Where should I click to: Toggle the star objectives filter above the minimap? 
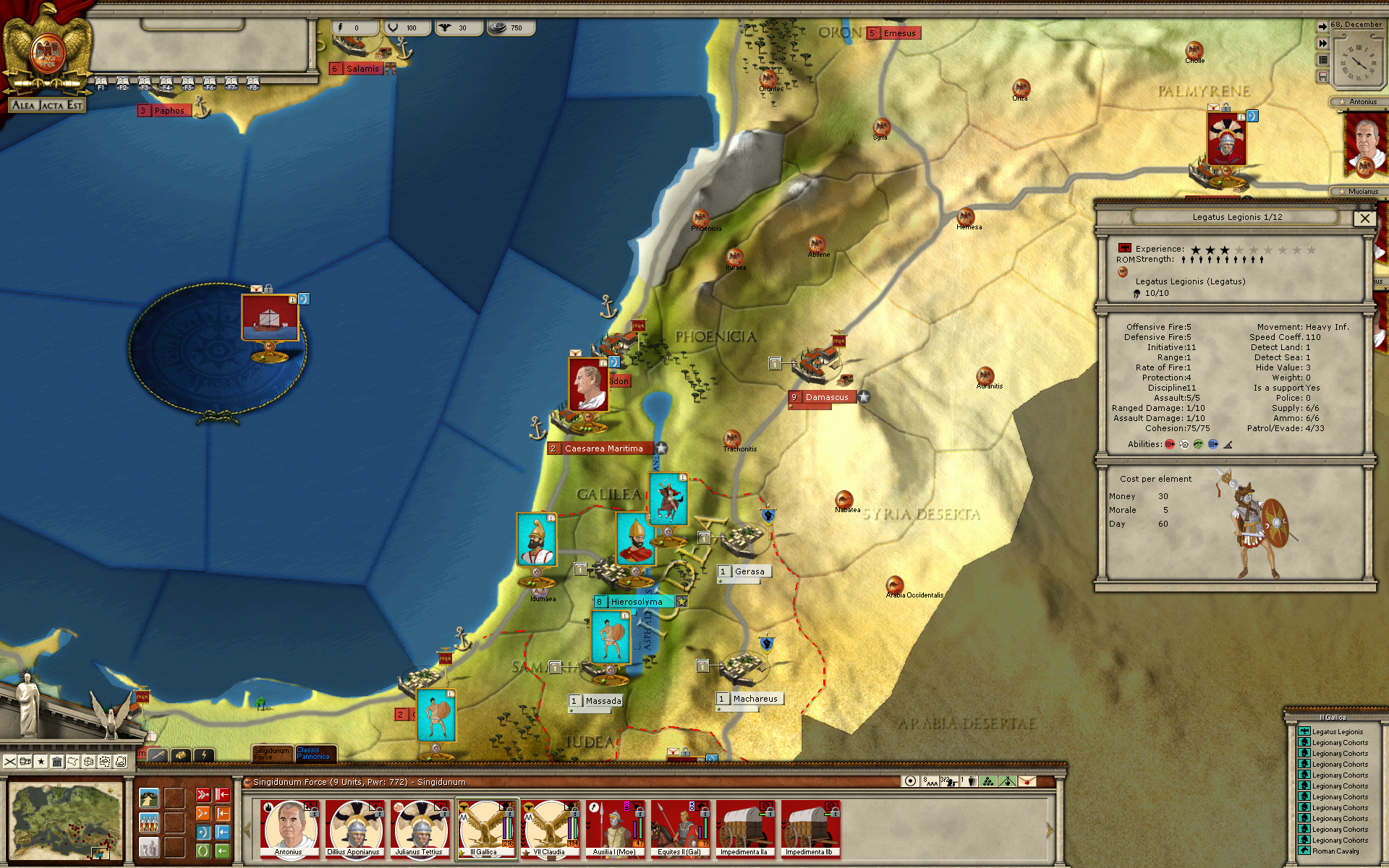click(41, 762)
